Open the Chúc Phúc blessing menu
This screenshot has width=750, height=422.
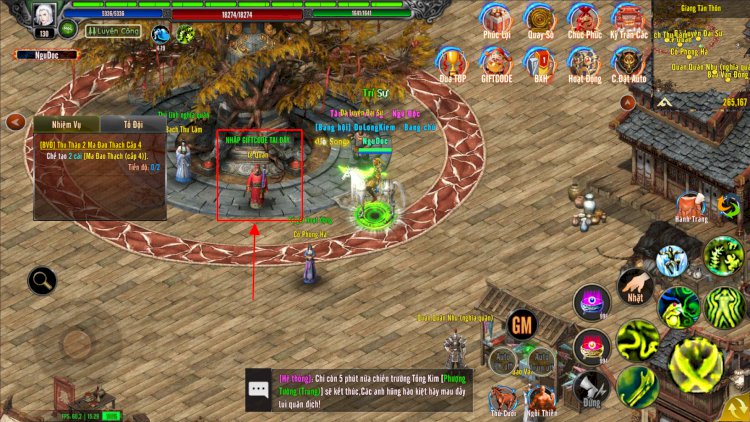click(585, 18)
